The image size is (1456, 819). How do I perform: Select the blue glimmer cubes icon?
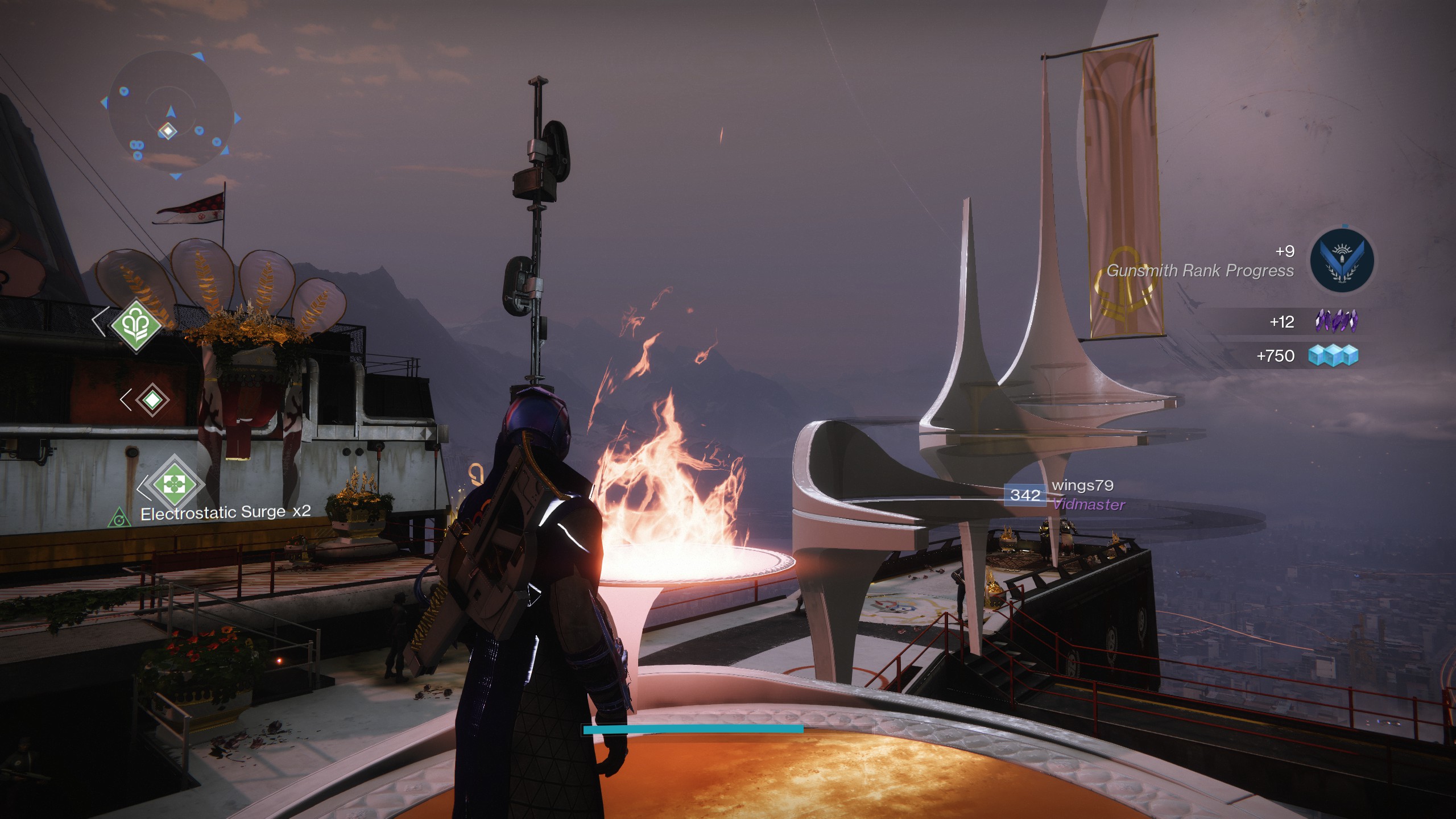1333,355
